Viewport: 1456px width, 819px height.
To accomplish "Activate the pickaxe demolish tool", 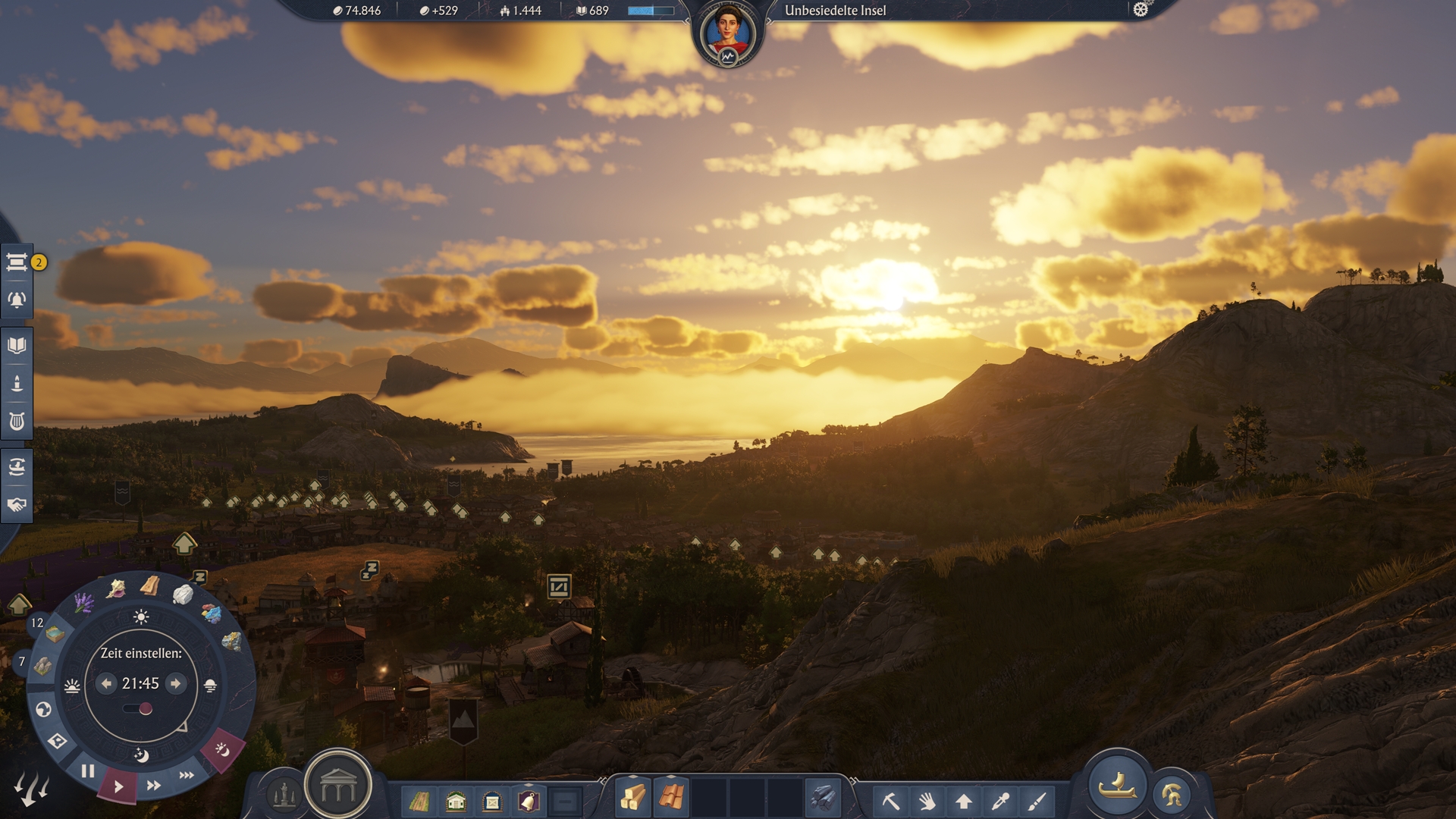I will [x=891, y=801].
